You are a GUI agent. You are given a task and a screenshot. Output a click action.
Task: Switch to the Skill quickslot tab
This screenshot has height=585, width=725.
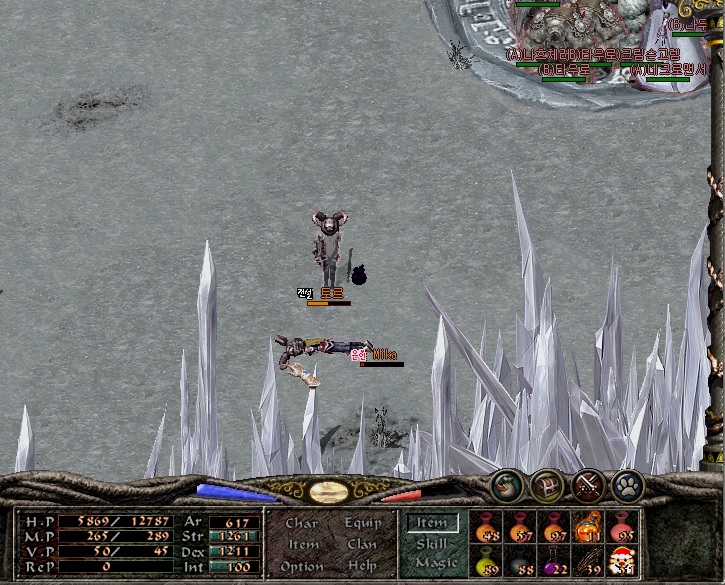pyautogui.click(x=432, y=543)
